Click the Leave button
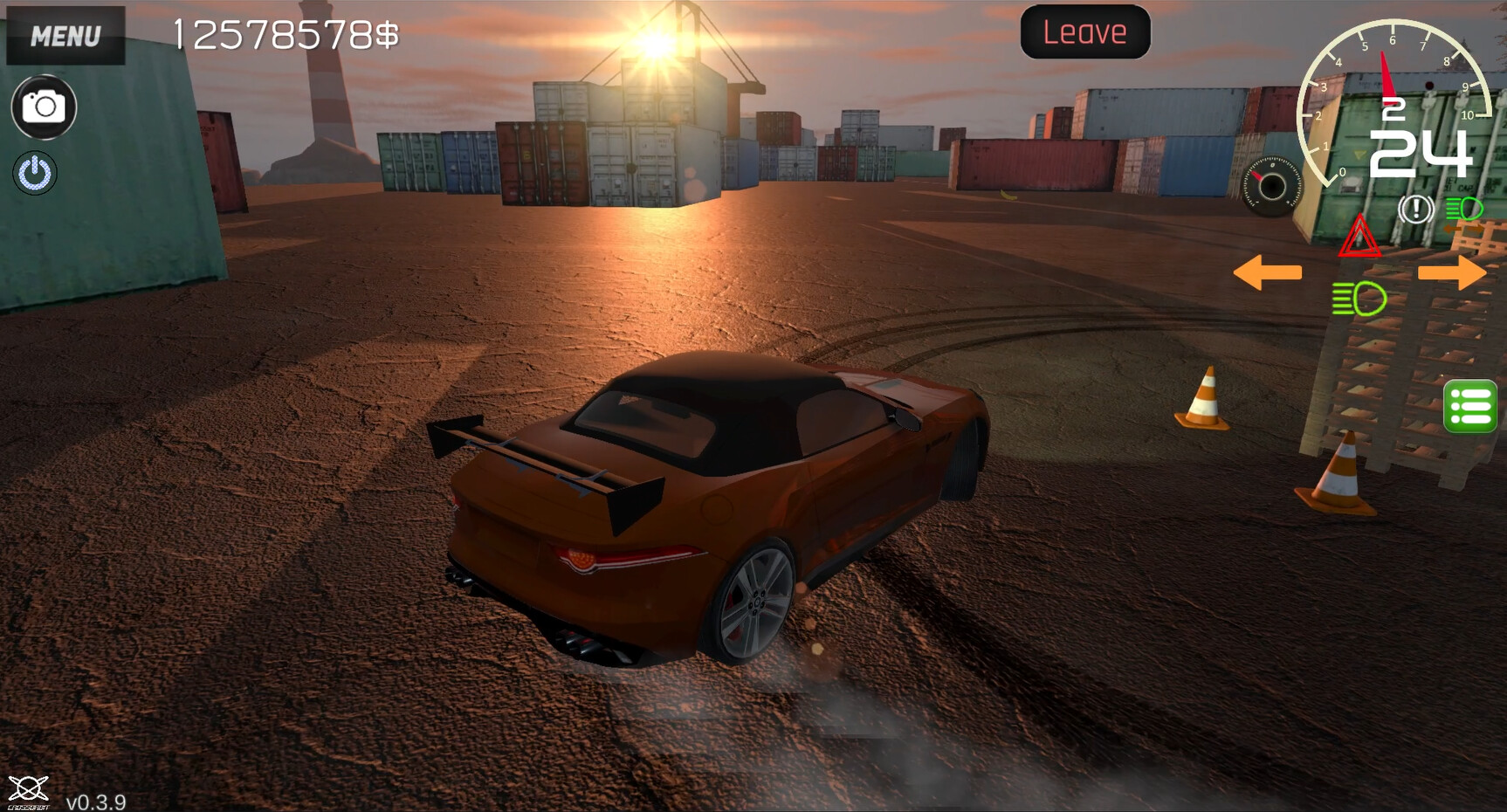The image size is (1507, 812). pyautogui.click(x=1084, y=31)
